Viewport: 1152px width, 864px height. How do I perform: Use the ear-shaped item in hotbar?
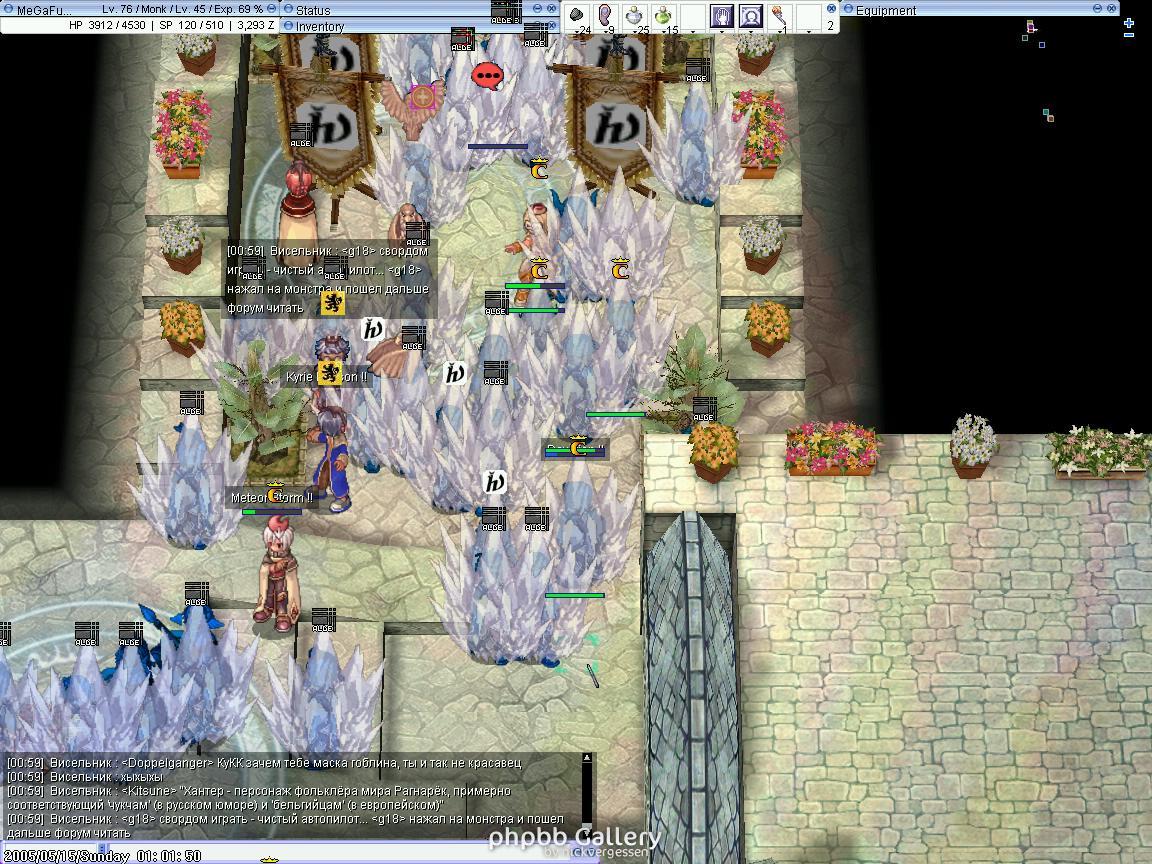tap(606, 15)
